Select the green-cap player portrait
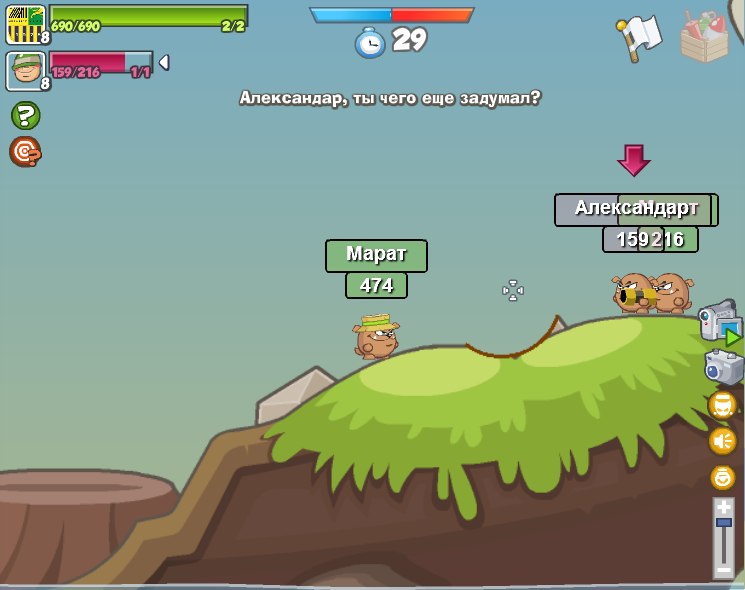The image size is (745, 590). click(25, 71)
